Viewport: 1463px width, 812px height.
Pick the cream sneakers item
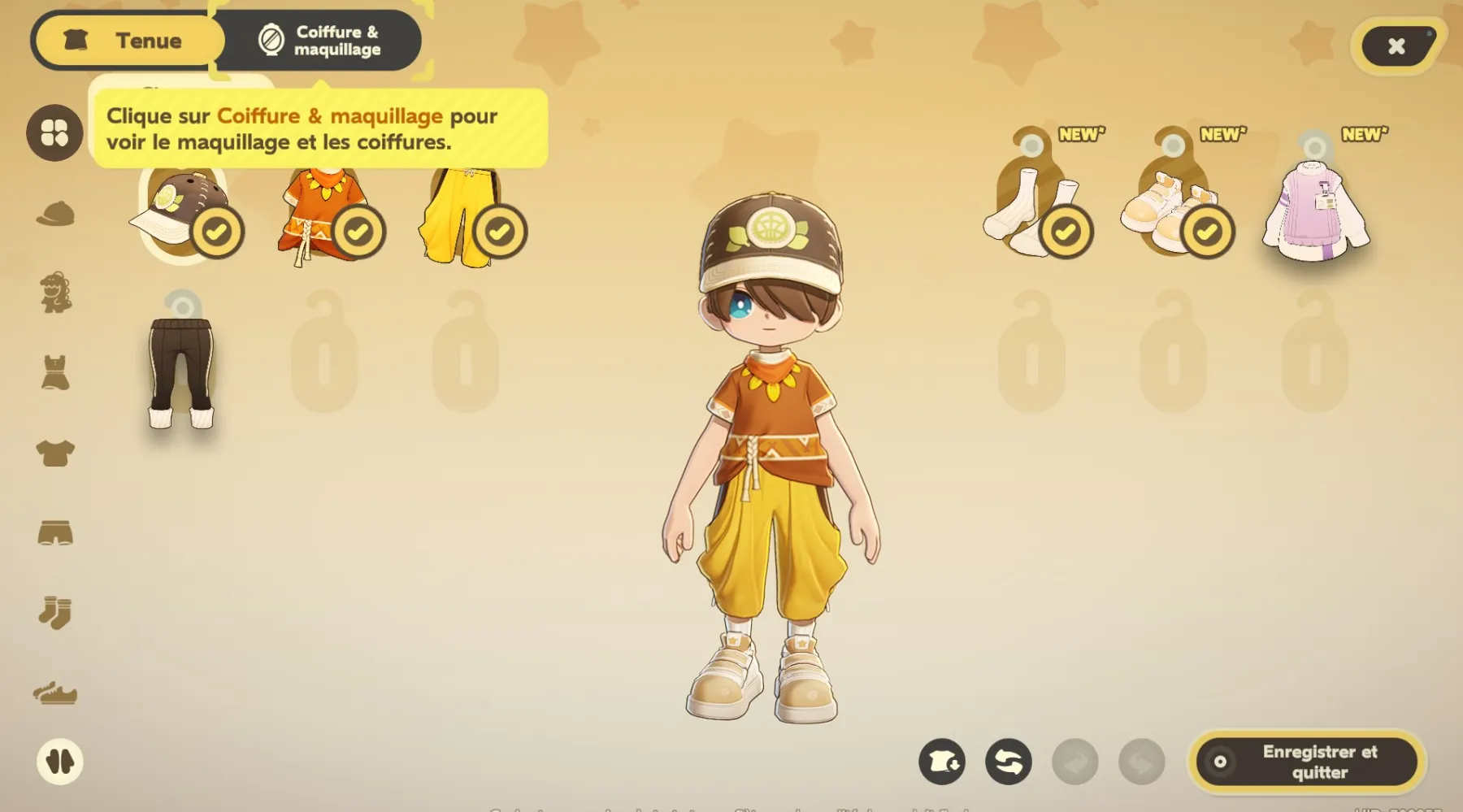point(1169,213)
